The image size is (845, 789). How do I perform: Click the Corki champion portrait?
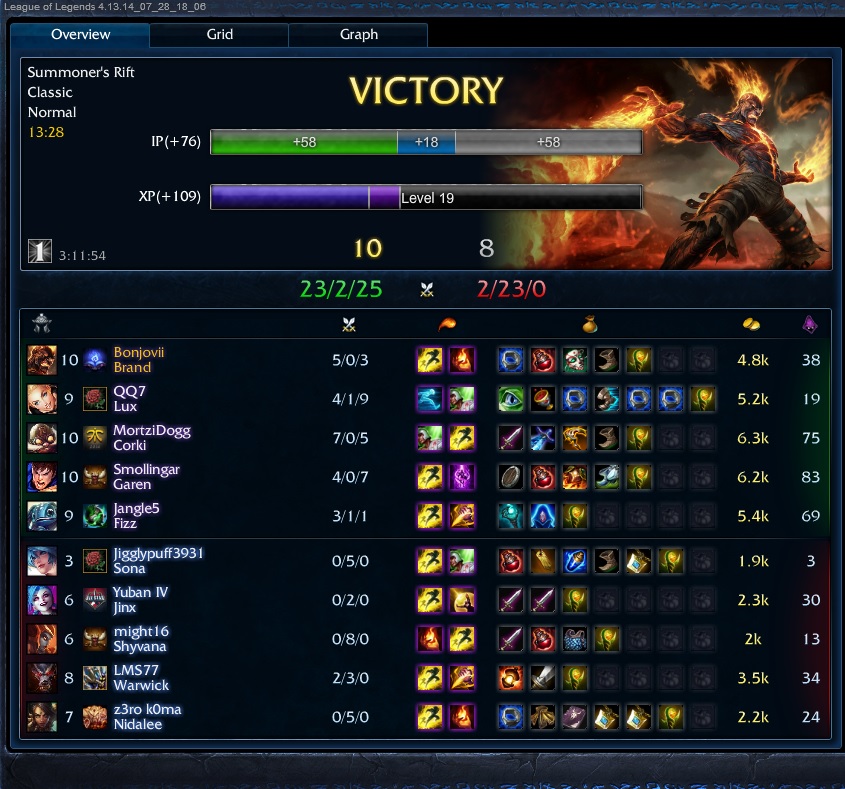[42, 438]
